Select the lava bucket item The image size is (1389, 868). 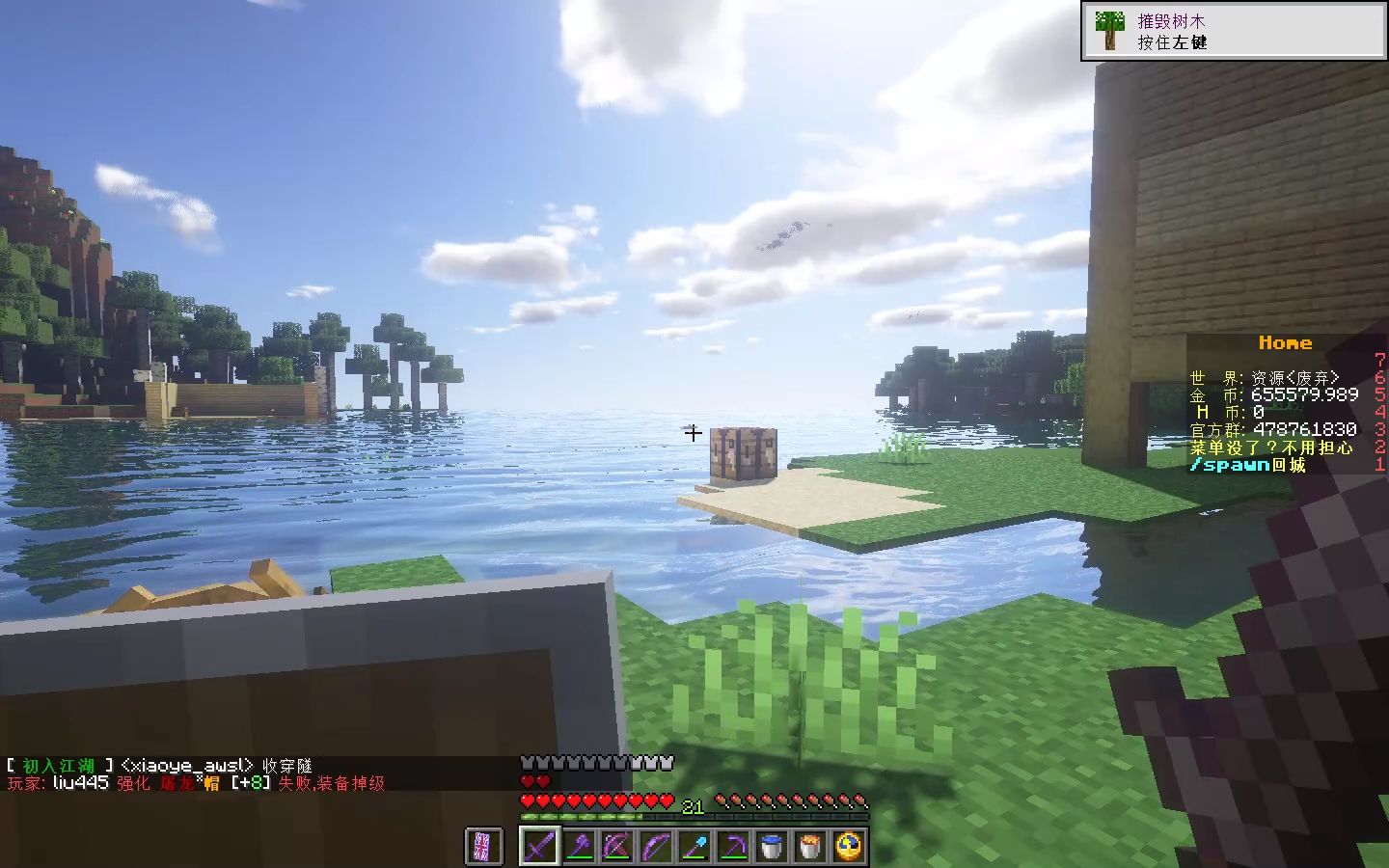coord(808,846)
